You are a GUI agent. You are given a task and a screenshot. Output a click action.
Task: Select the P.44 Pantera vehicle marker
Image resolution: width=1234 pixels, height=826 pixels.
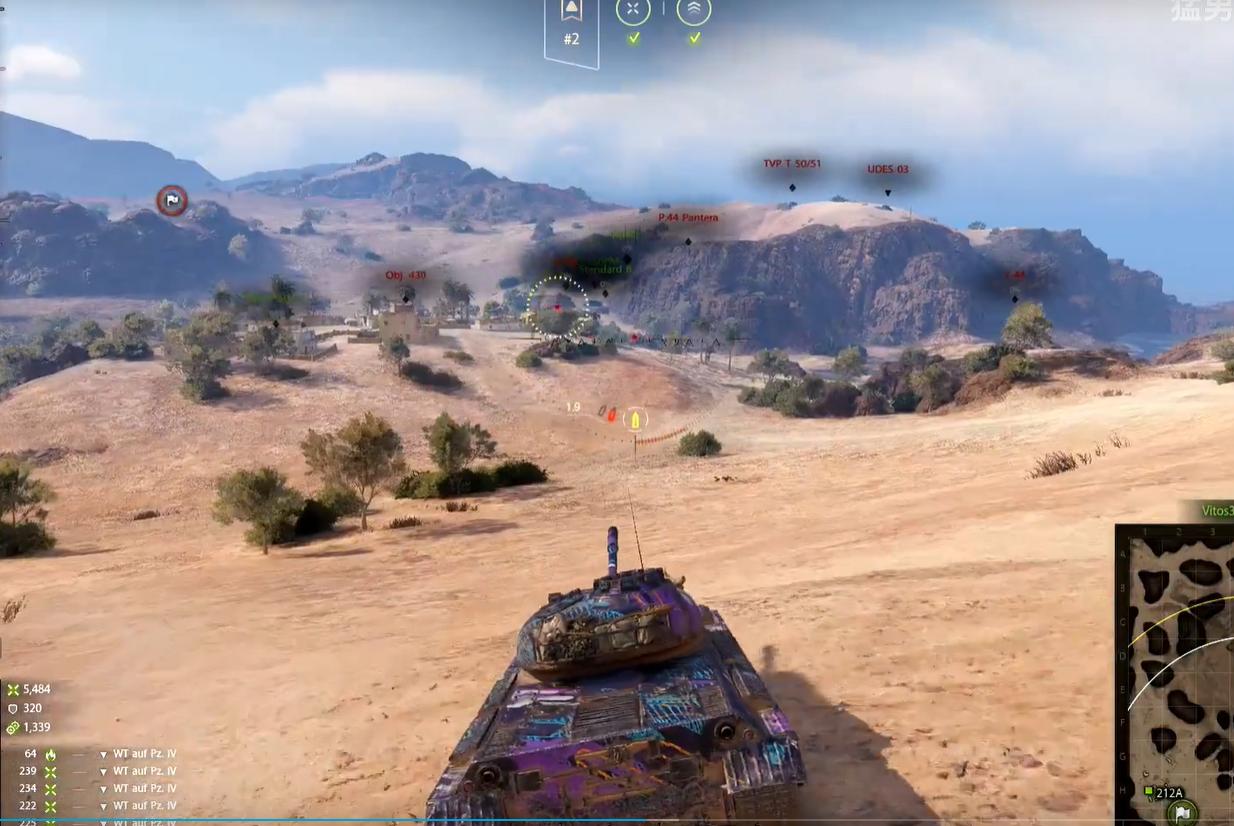tap(688, 218)
